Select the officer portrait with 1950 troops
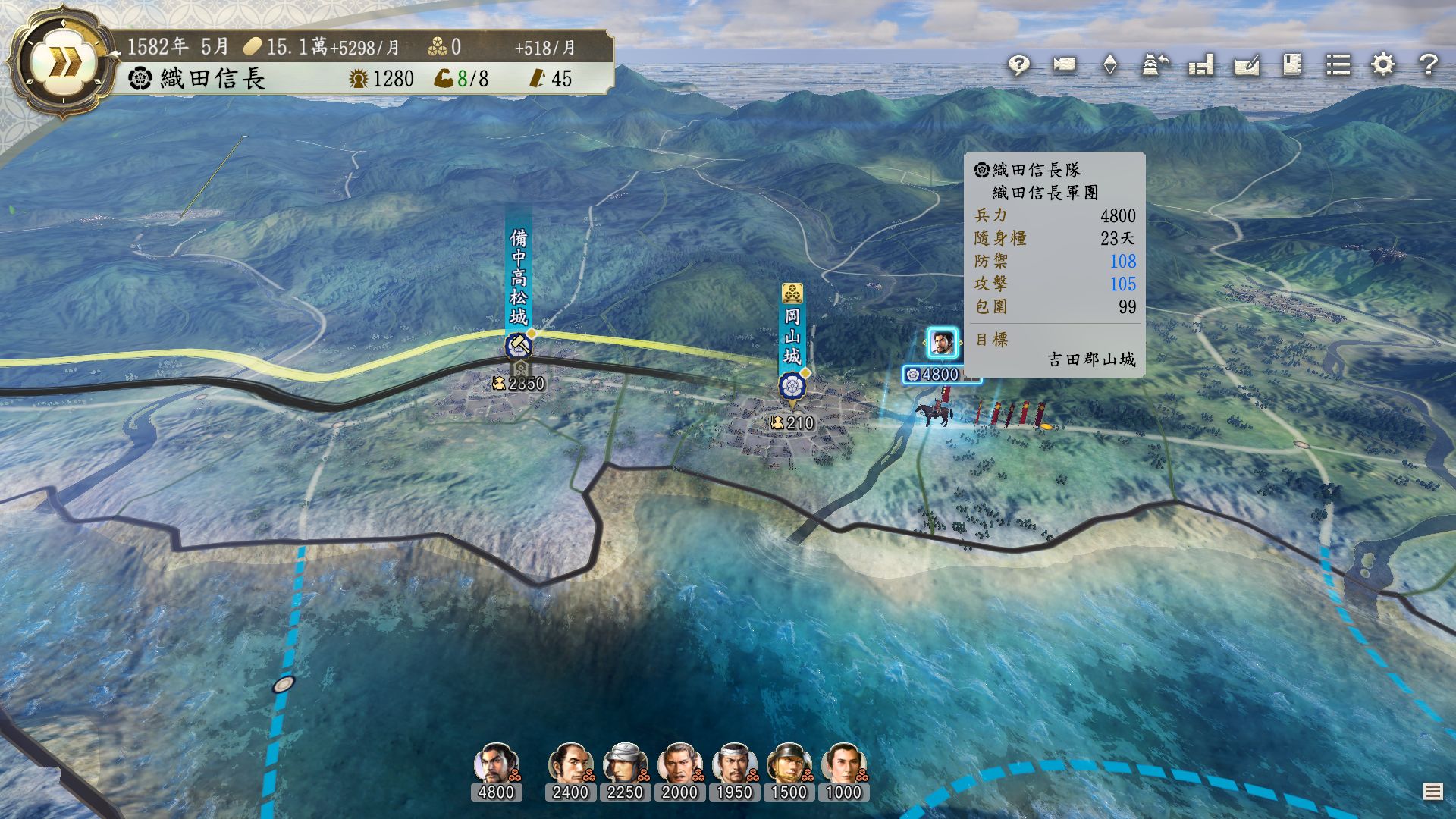Viewport: 1456px width, 819px height. click(x=734, y=764)
